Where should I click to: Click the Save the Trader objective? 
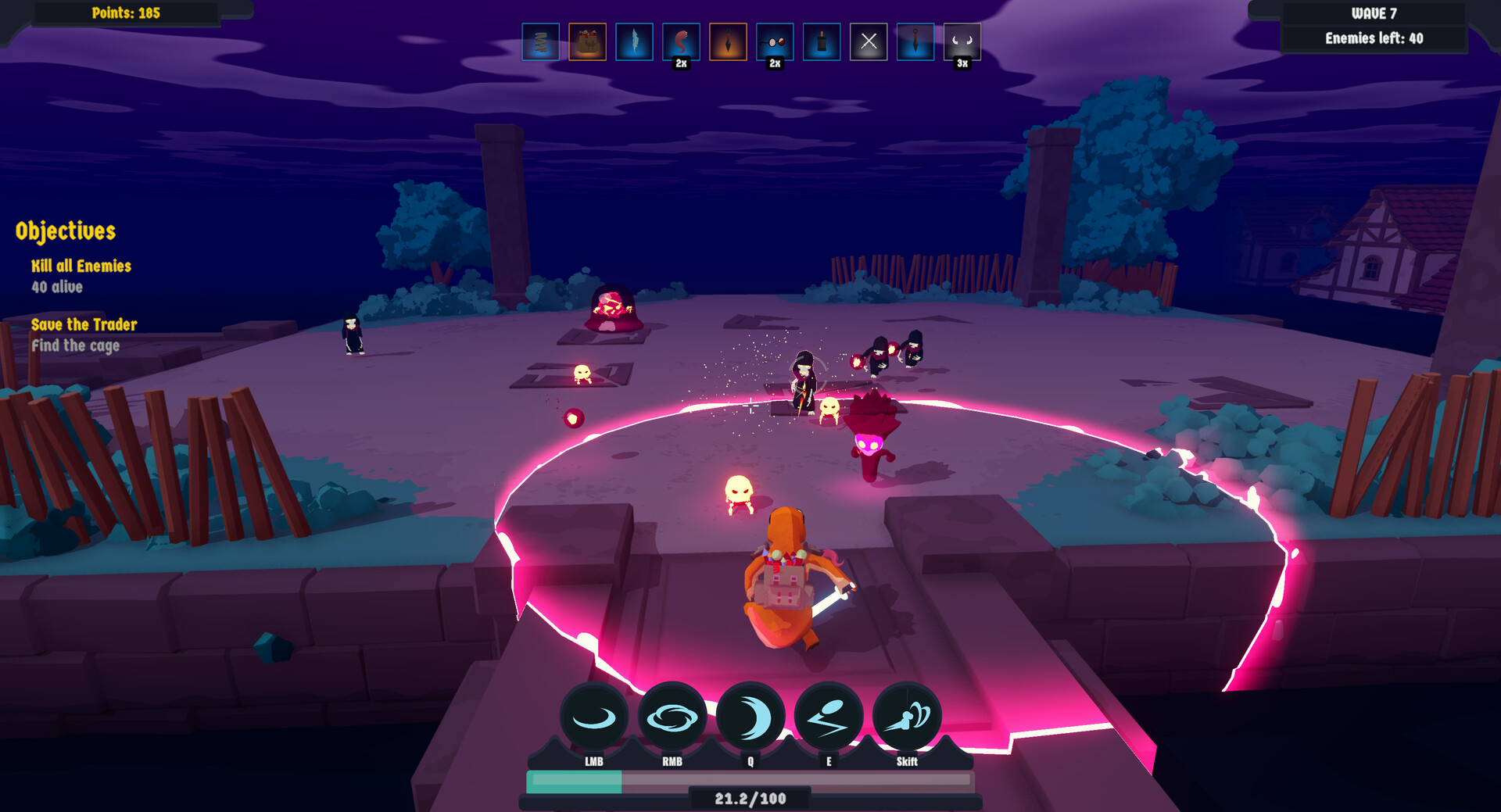click(x=84, y=324)
